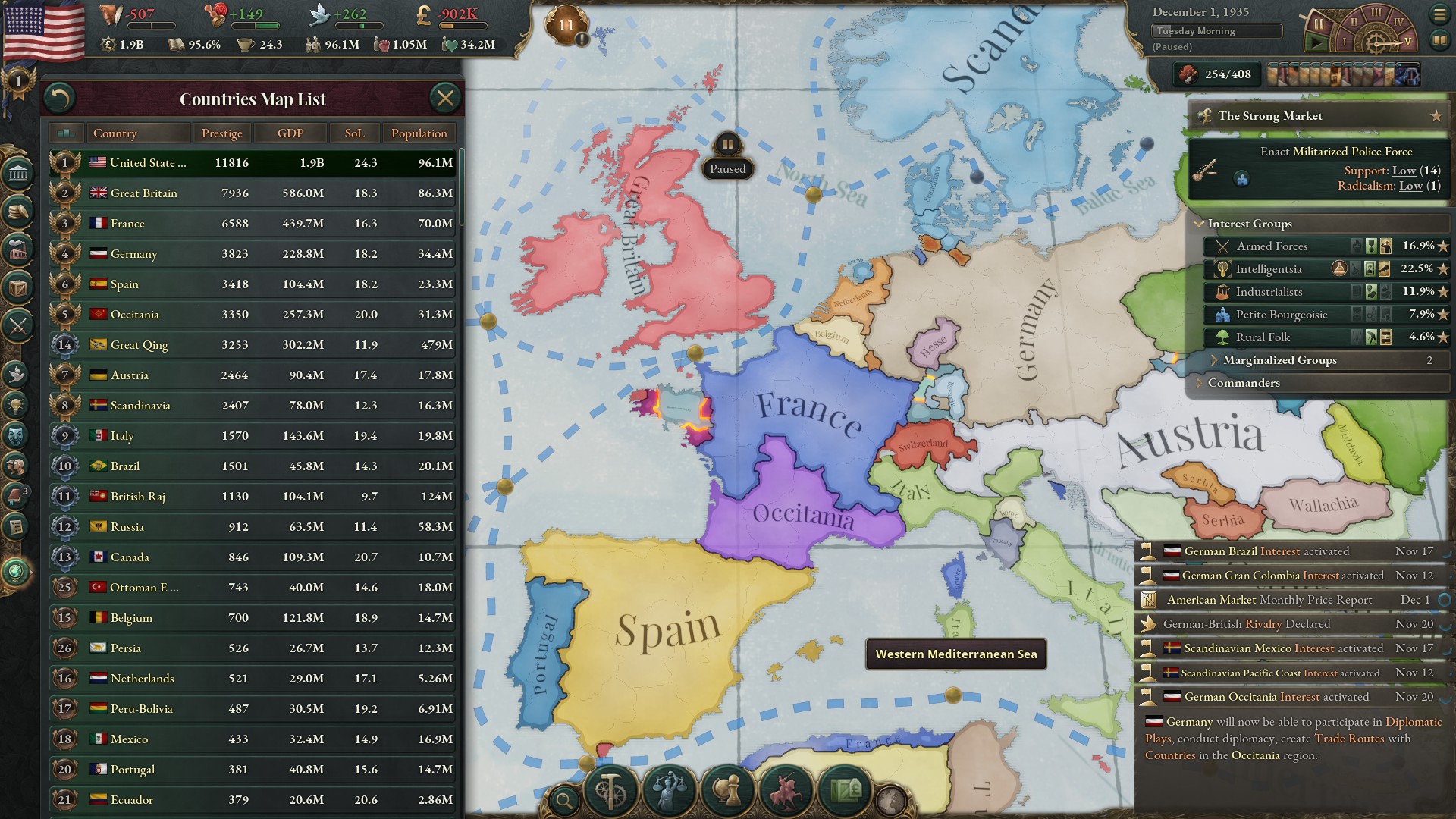
Task: Open the budget panel with coins icon
Action: point(19,212)
